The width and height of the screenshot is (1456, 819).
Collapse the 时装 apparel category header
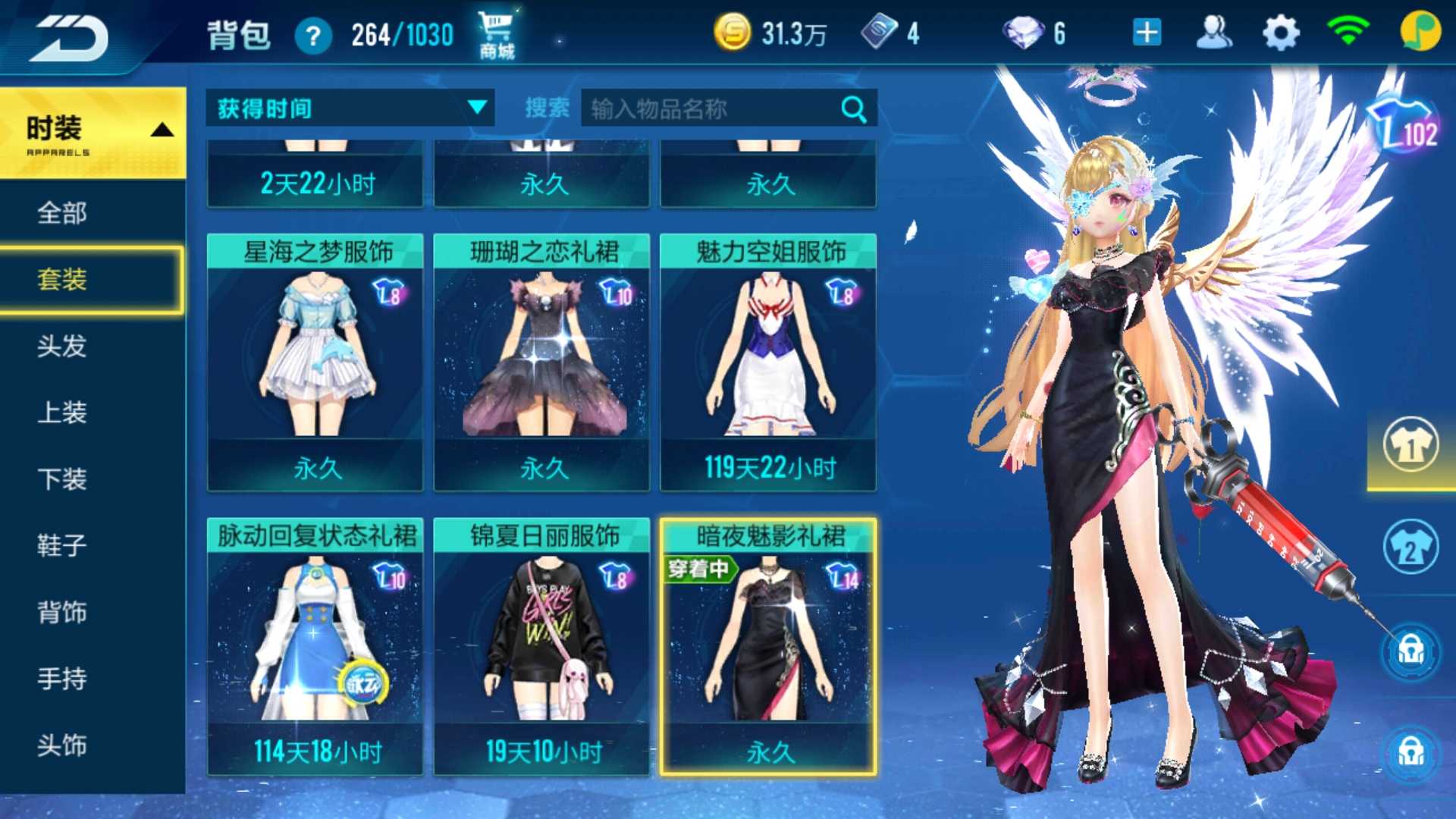[x=93, y=133]
